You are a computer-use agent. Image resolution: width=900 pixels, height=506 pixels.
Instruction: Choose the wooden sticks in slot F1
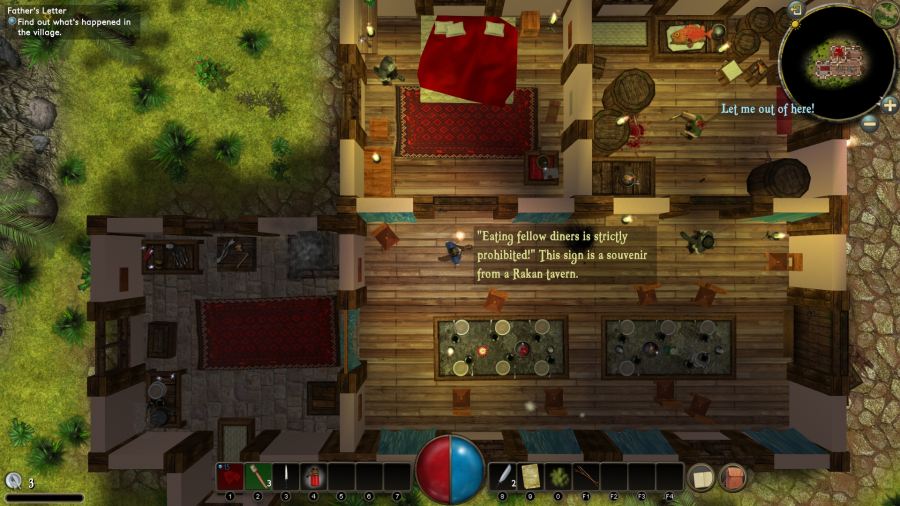coord(586,477)
